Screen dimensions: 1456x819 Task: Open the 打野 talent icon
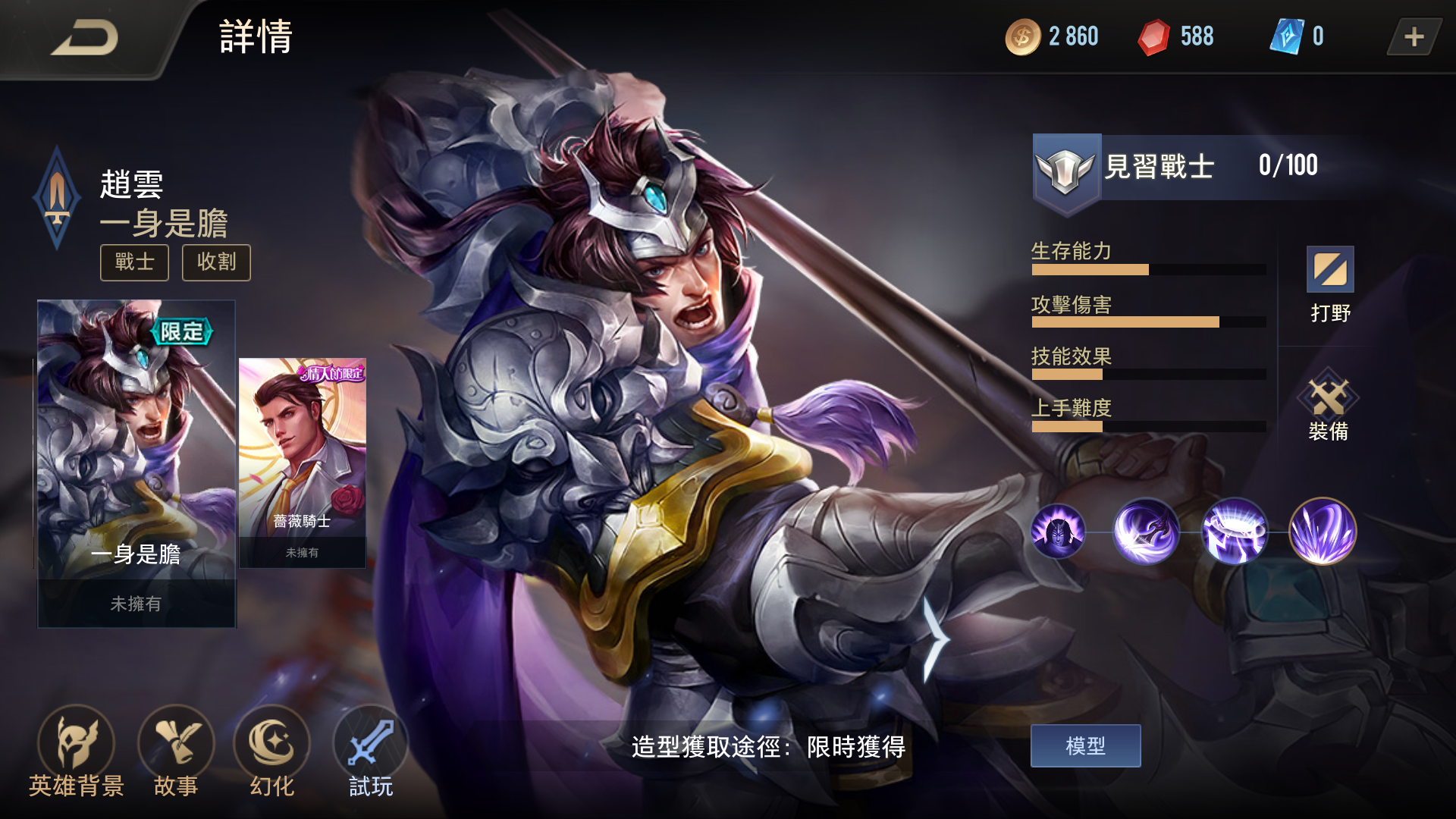click(x=1330, y=284)
